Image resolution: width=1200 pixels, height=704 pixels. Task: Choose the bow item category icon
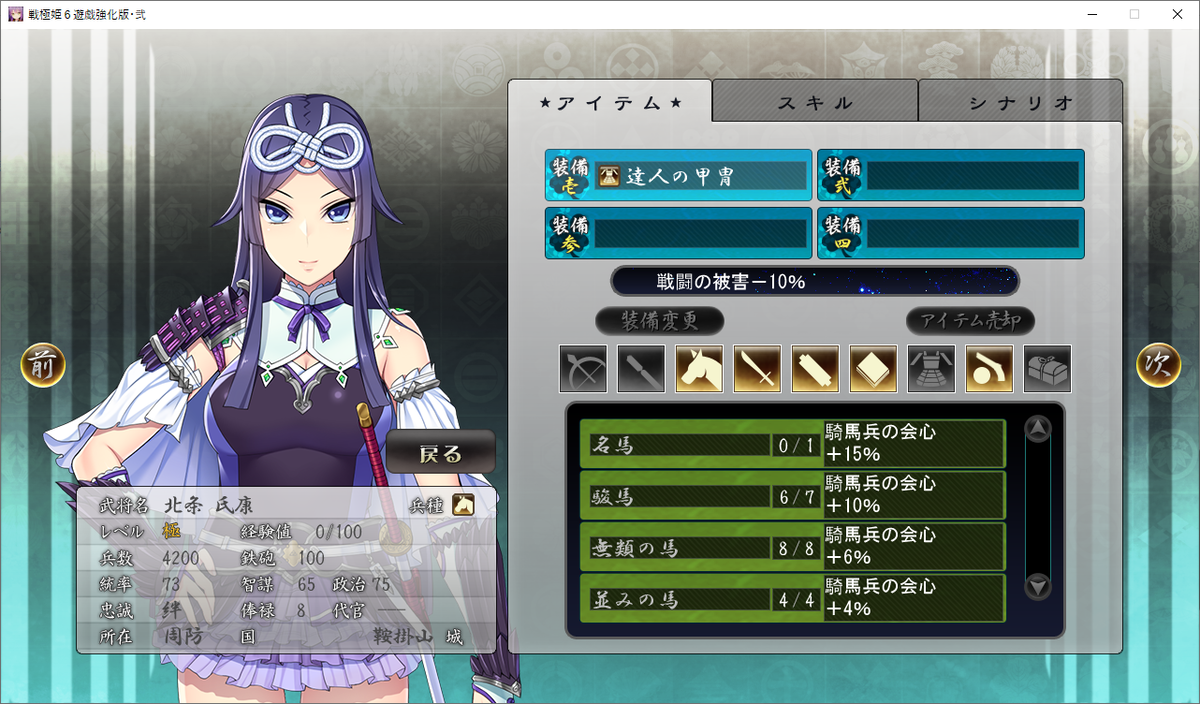[583, 368]
